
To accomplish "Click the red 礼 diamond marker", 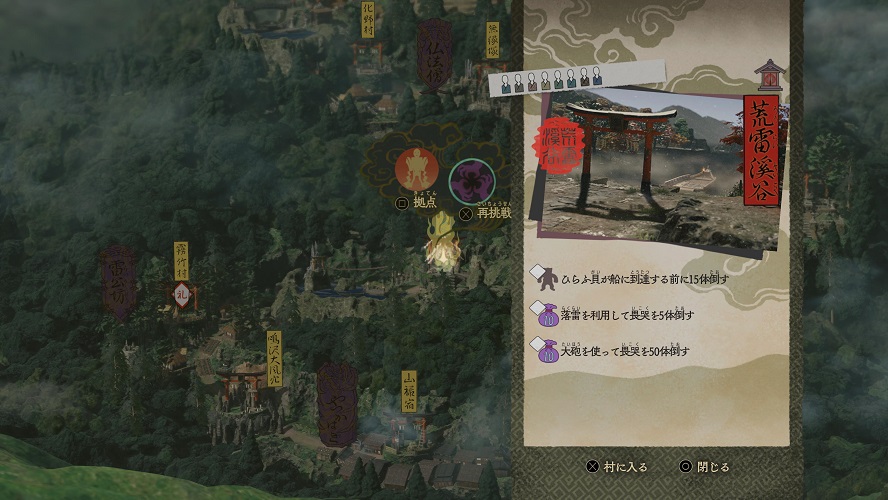I will pos(181,297).
